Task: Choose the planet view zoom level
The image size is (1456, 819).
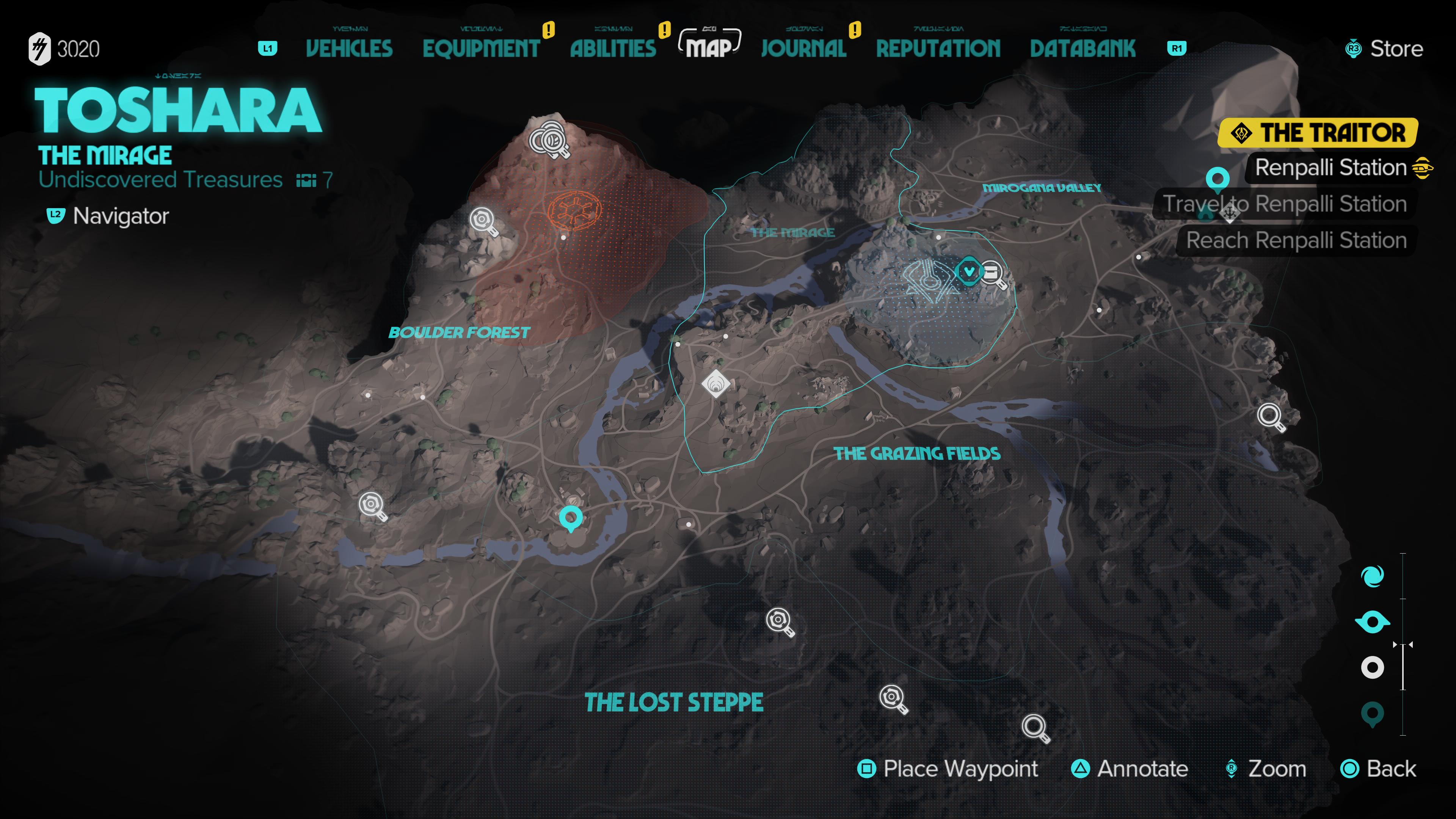Action: 1372,577
